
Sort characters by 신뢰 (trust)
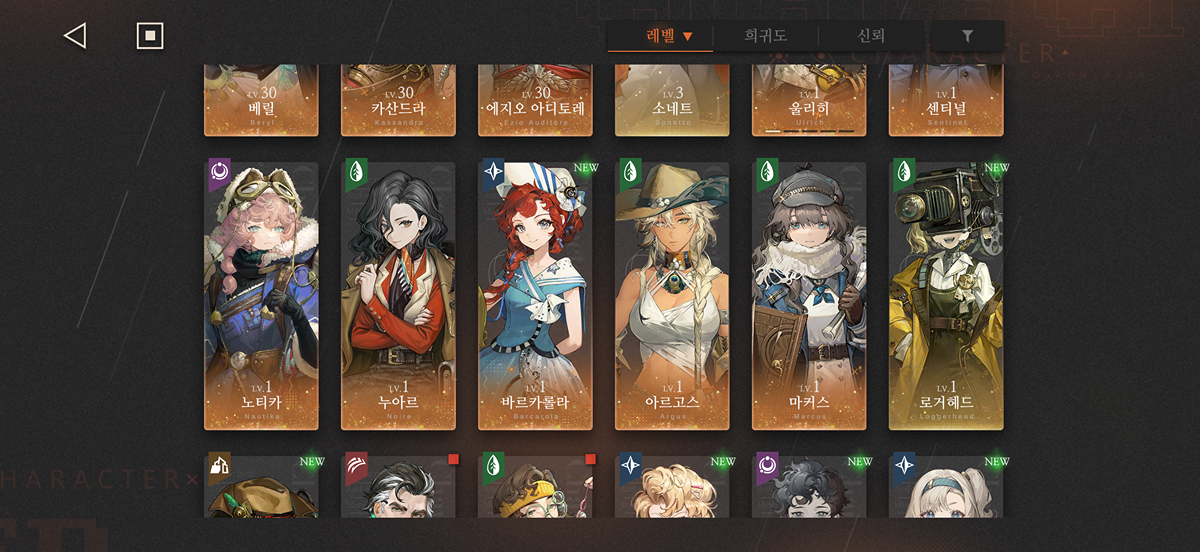tap(871, 36)
